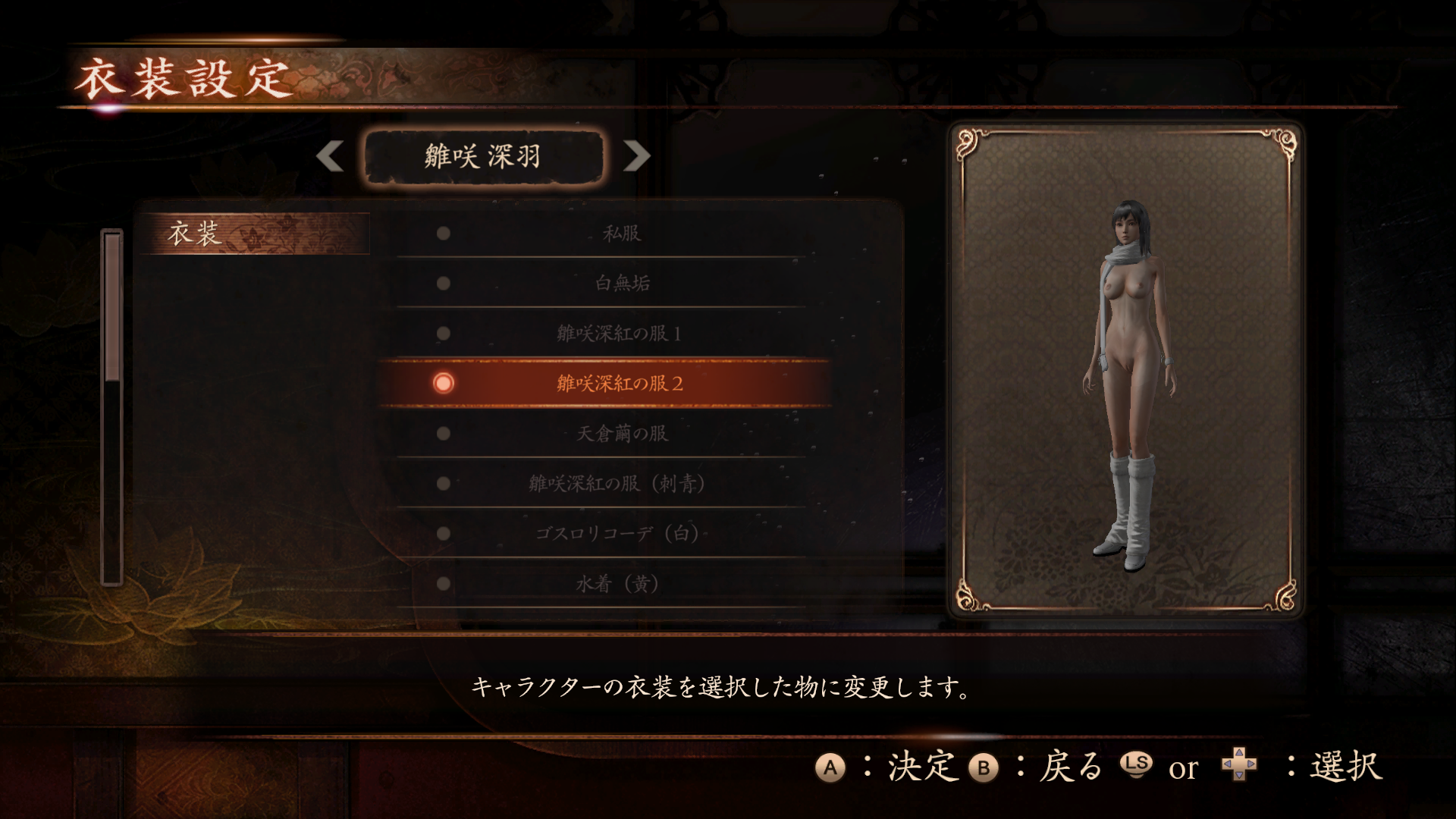
Task: Switch to next character with right arrow
Action: tap(636, 156)
